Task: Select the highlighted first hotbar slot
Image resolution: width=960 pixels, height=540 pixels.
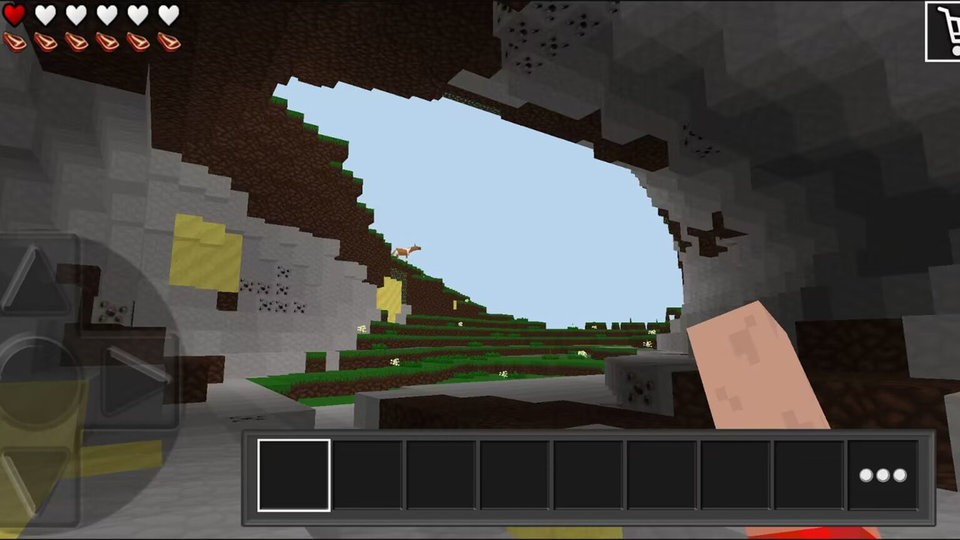Action: click(294, 475)
